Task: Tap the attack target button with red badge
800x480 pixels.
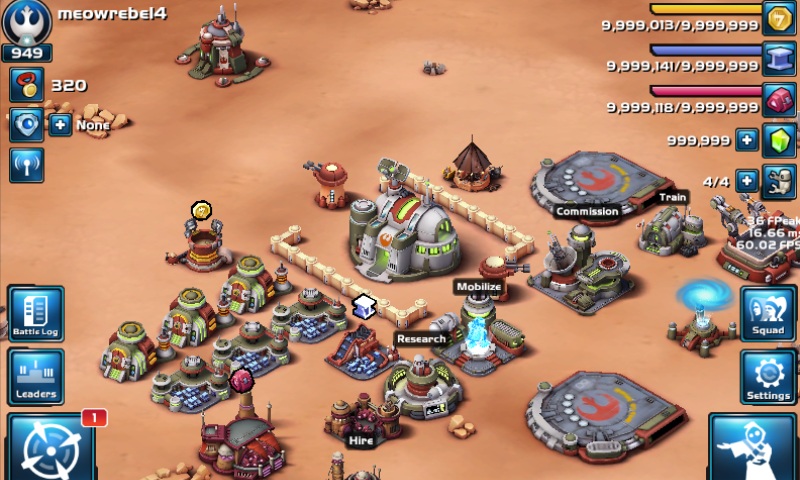Action: (48, 447)
